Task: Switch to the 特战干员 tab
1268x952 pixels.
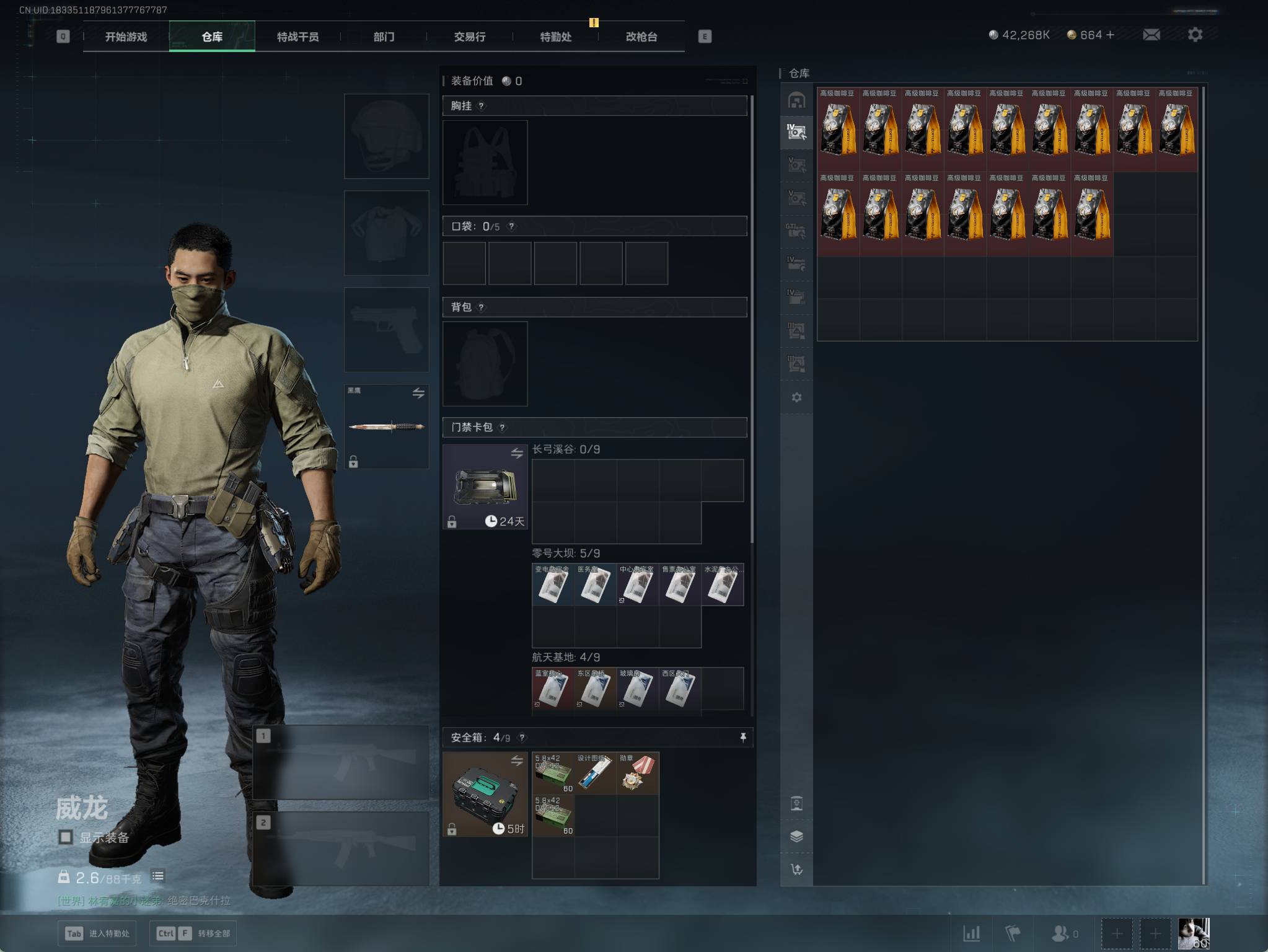Action: pyautogui.click(x=297, y=37)
